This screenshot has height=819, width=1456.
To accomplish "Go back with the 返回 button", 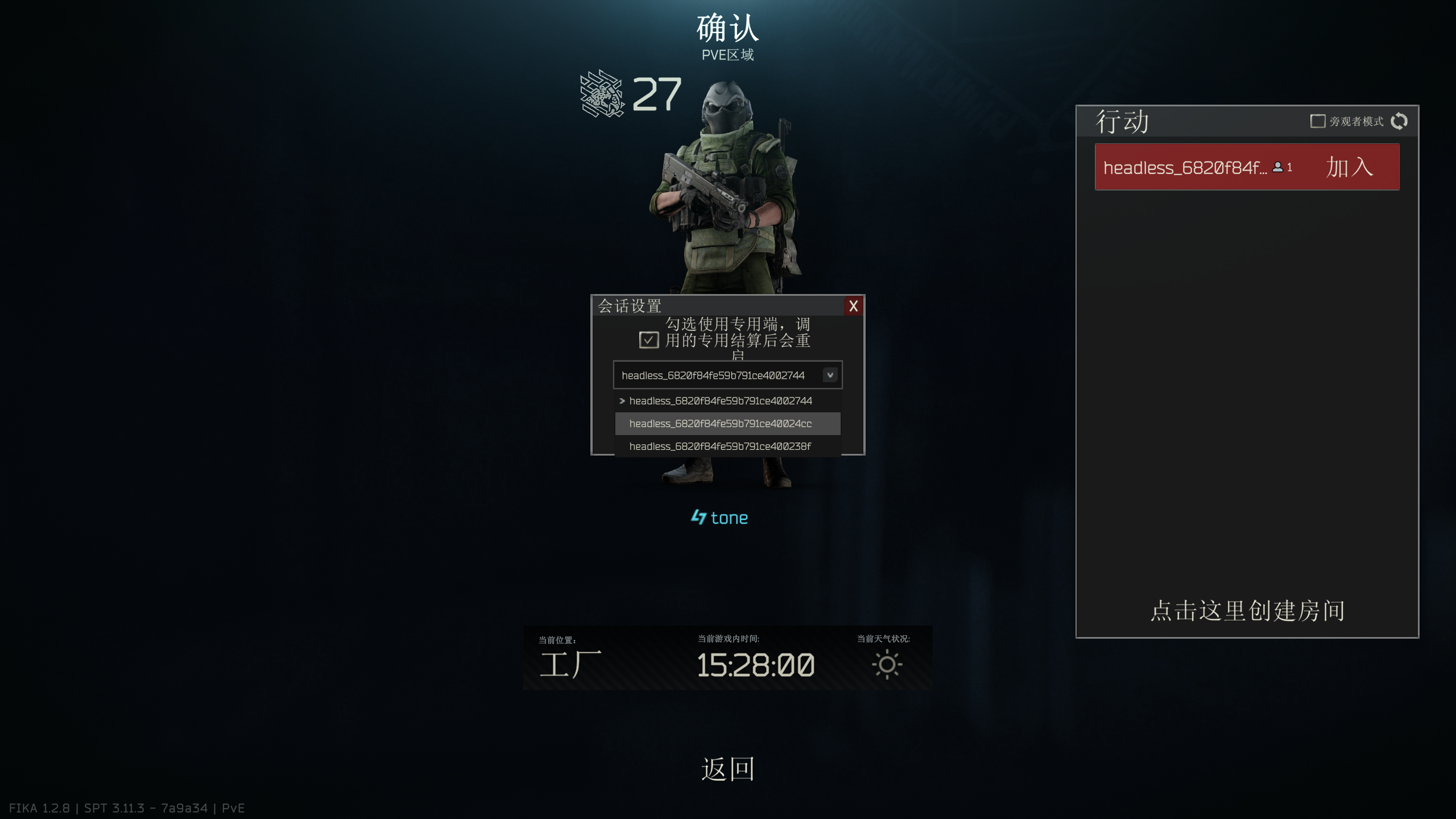I will (x=727, y=769).
